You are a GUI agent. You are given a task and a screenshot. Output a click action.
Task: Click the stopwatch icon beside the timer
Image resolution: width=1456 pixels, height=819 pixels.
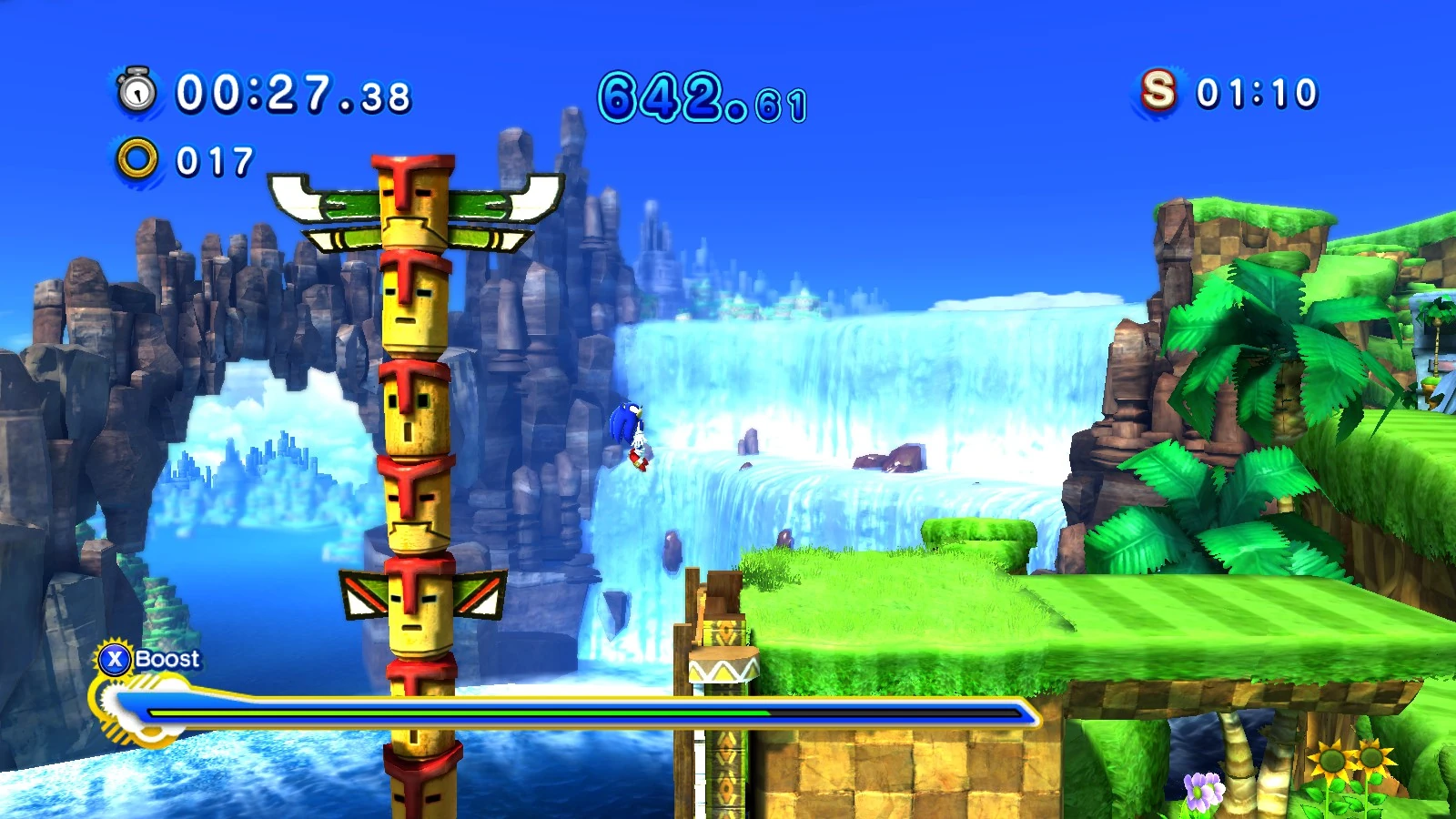pyautogui.click(x=137, y=91)
